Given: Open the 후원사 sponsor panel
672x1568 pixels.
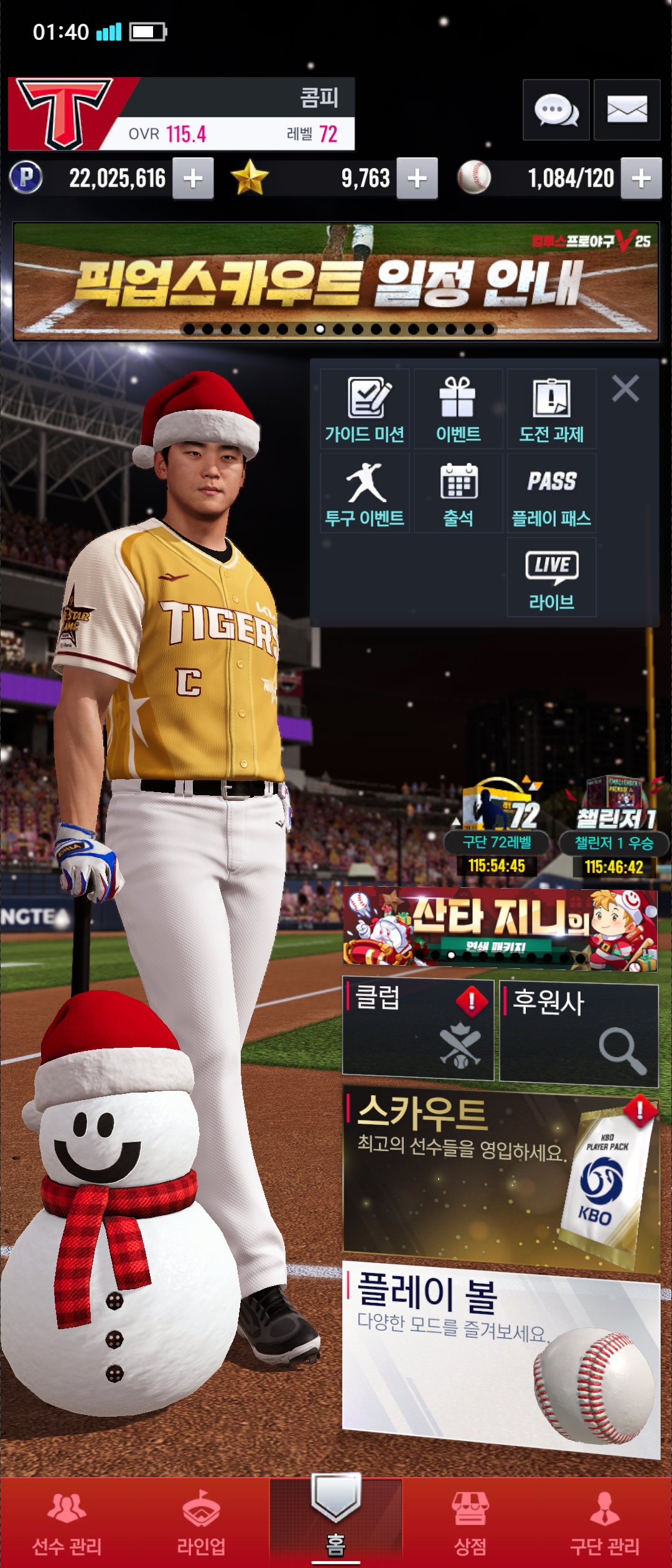Looking at the screenshot, I should pyautogui.click(x=579, y=1034).
